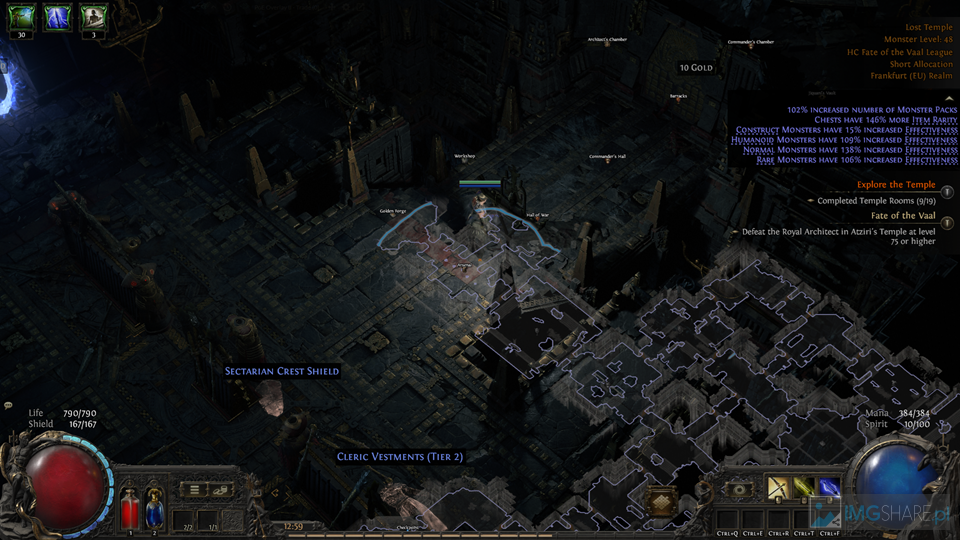Activate the blue lightning skill
This screenshot has width=960, height=540.
(828, 488)
